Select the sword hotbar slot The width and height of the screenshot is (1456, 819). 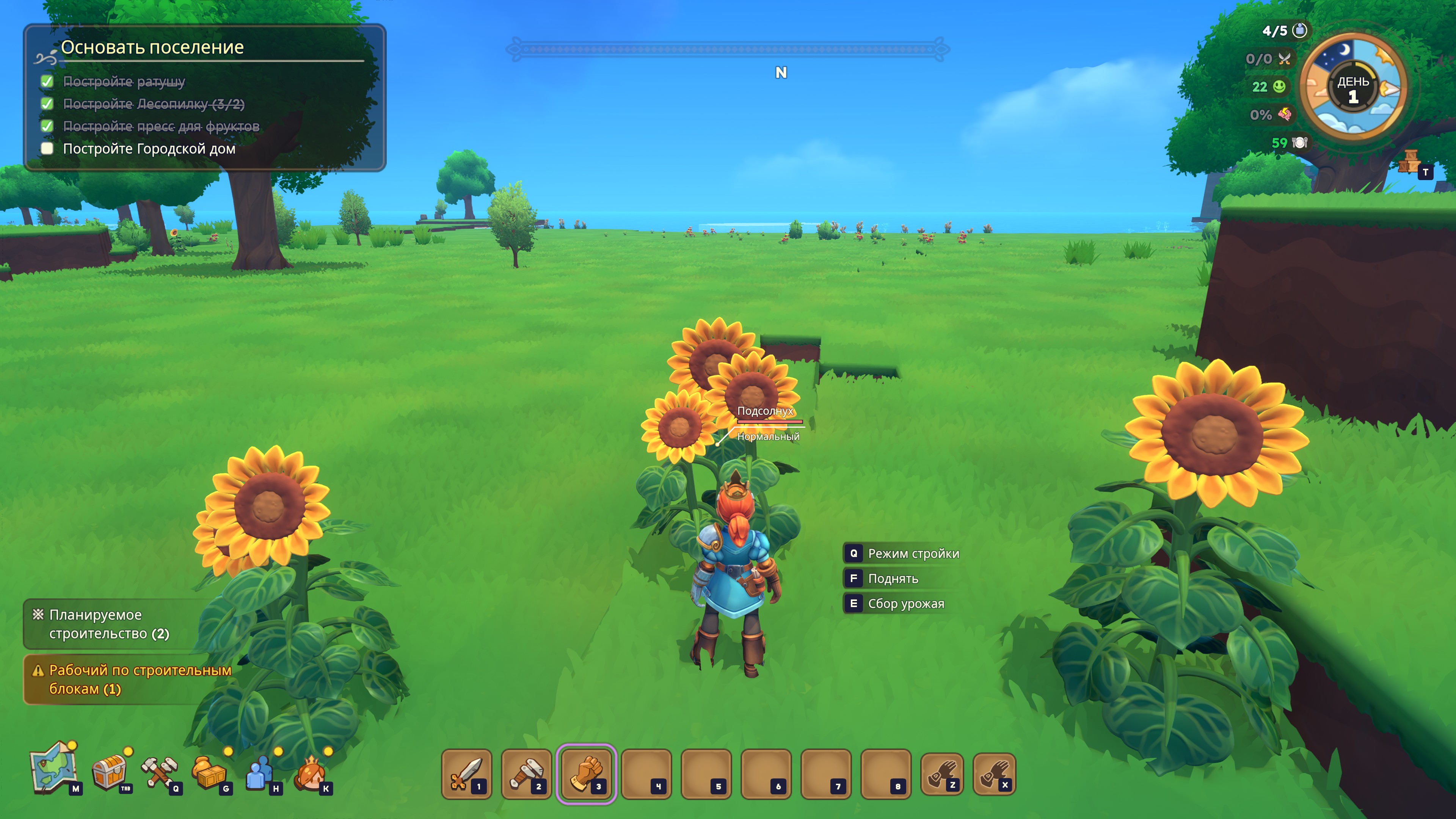click(x=466, y=774)
